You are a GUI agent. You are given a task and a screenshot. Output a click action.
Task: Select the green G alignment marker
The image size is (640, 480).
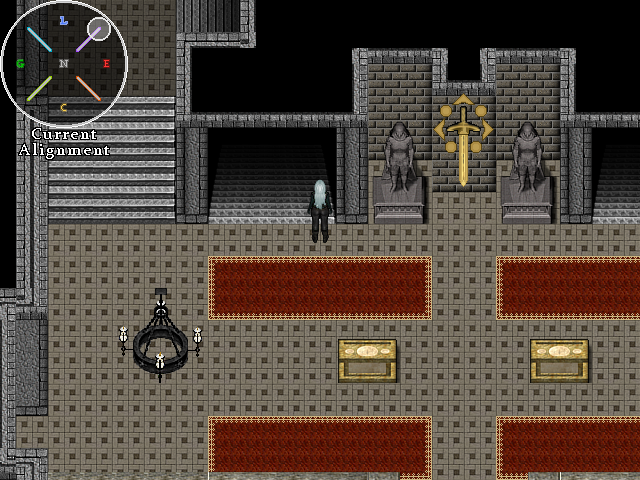(x=20, y=64)
